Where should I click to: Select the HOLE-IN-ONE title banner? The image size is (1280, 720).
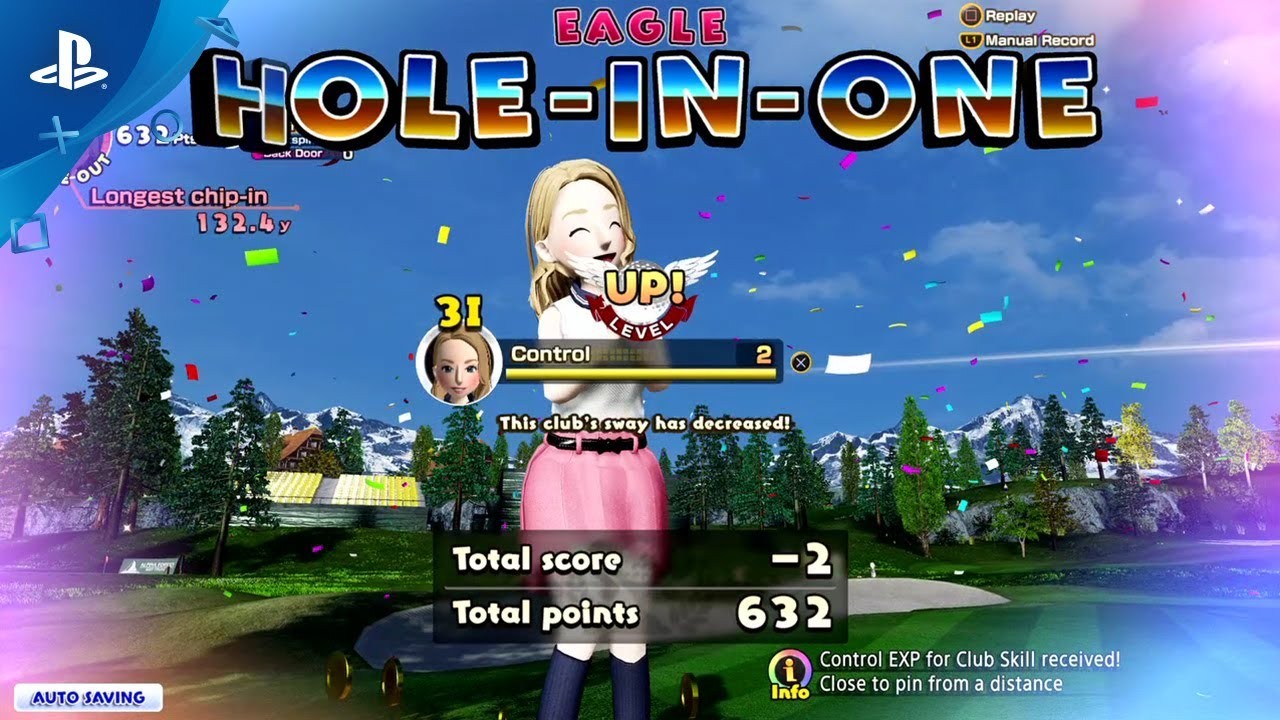click(x=640, y=90)
